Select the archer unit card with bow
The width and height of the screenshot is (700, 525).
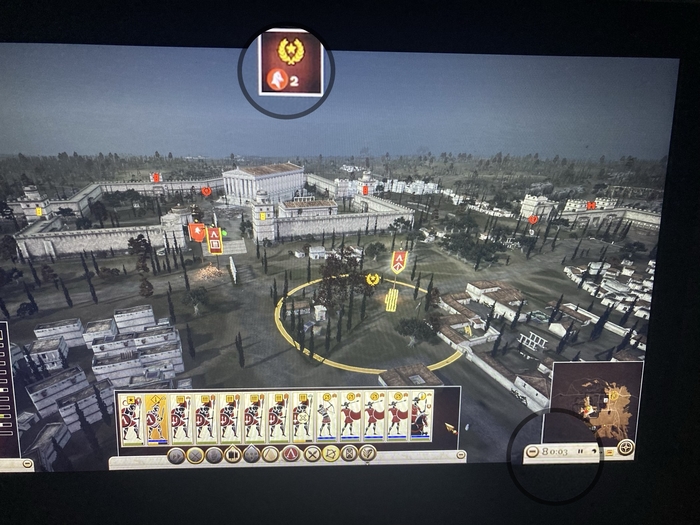[x=327, y=417]
